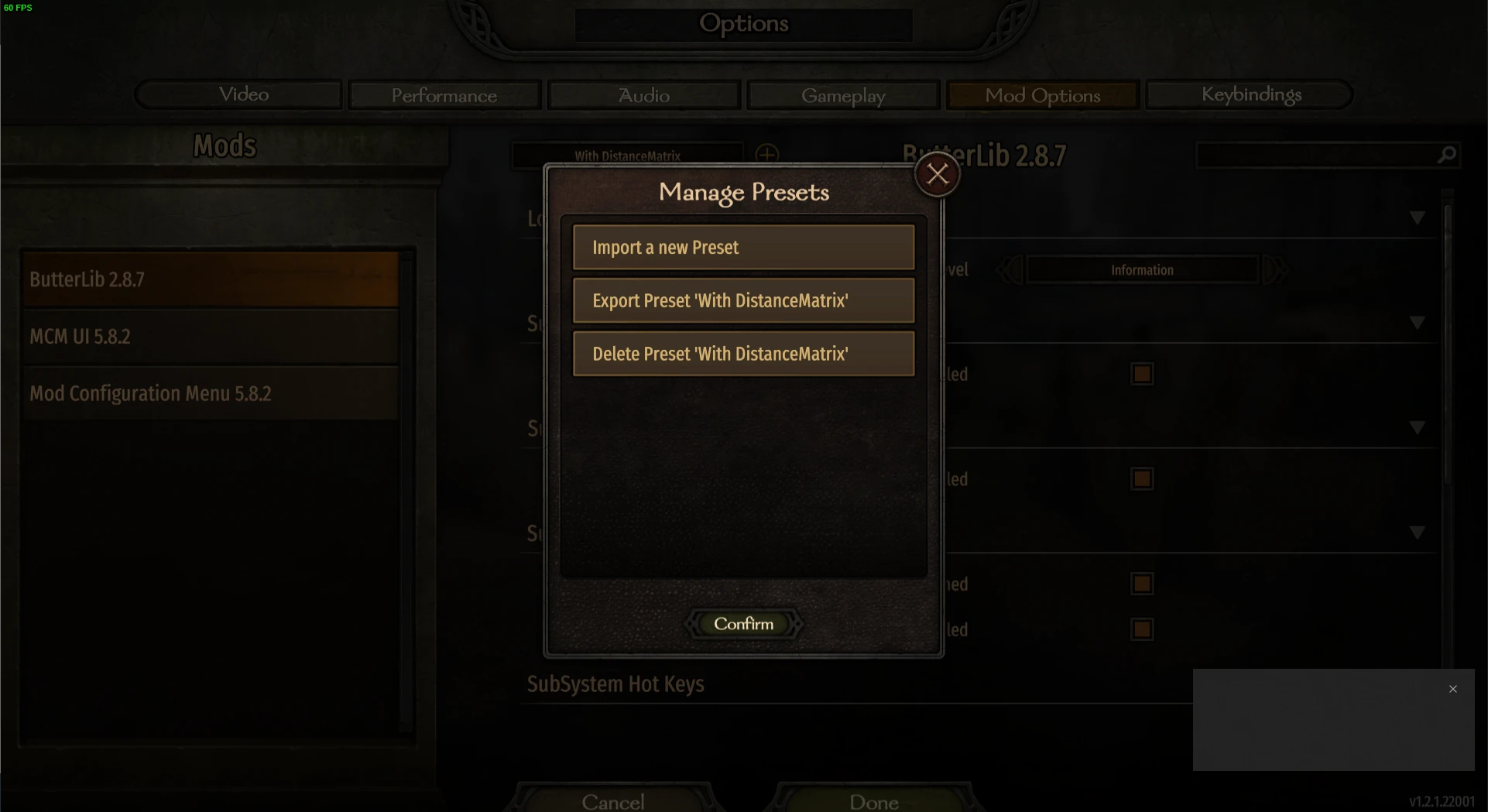Click the small X on the bottom-right notification panel
Image resolution: width=1488 pixels, height=812 pixels.
click(1452, 688)
